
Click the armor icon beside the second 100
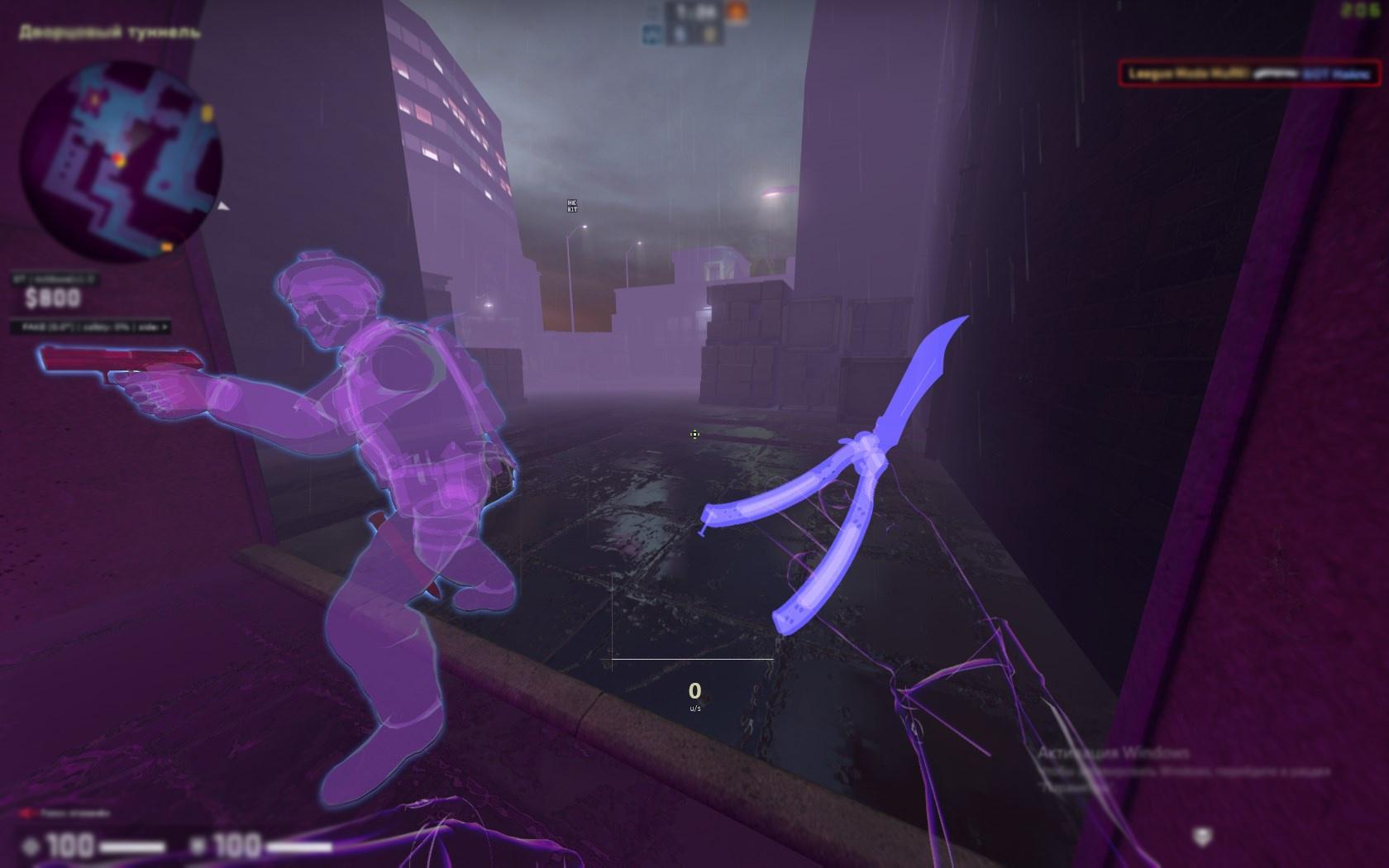coord(198,846)
